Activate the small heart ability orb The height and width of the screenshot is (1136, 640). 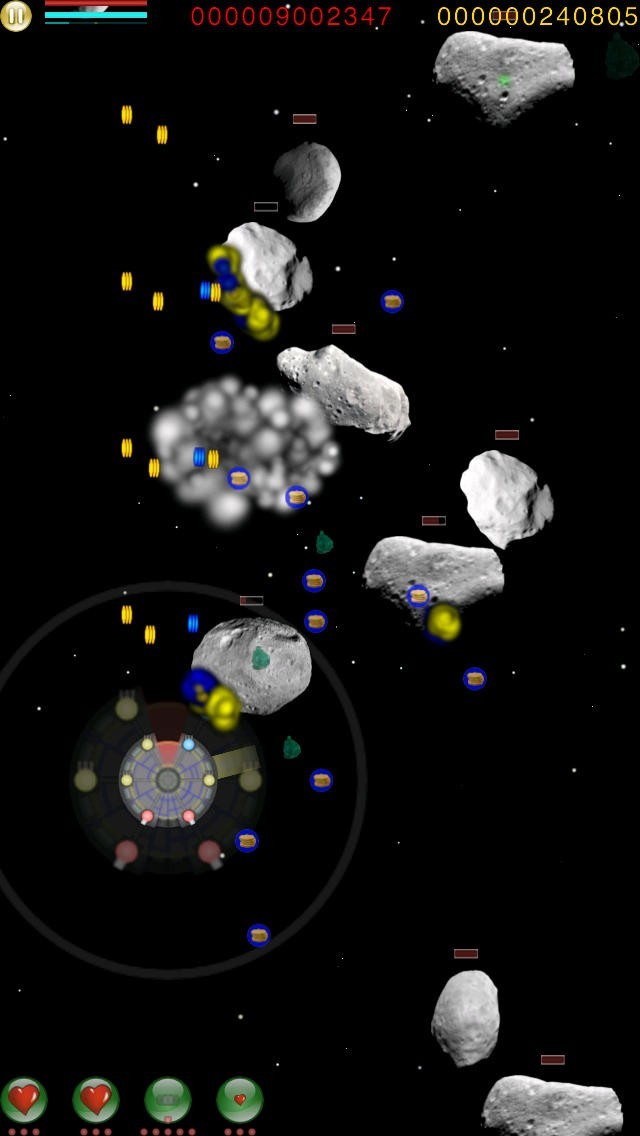(240, 1099)
